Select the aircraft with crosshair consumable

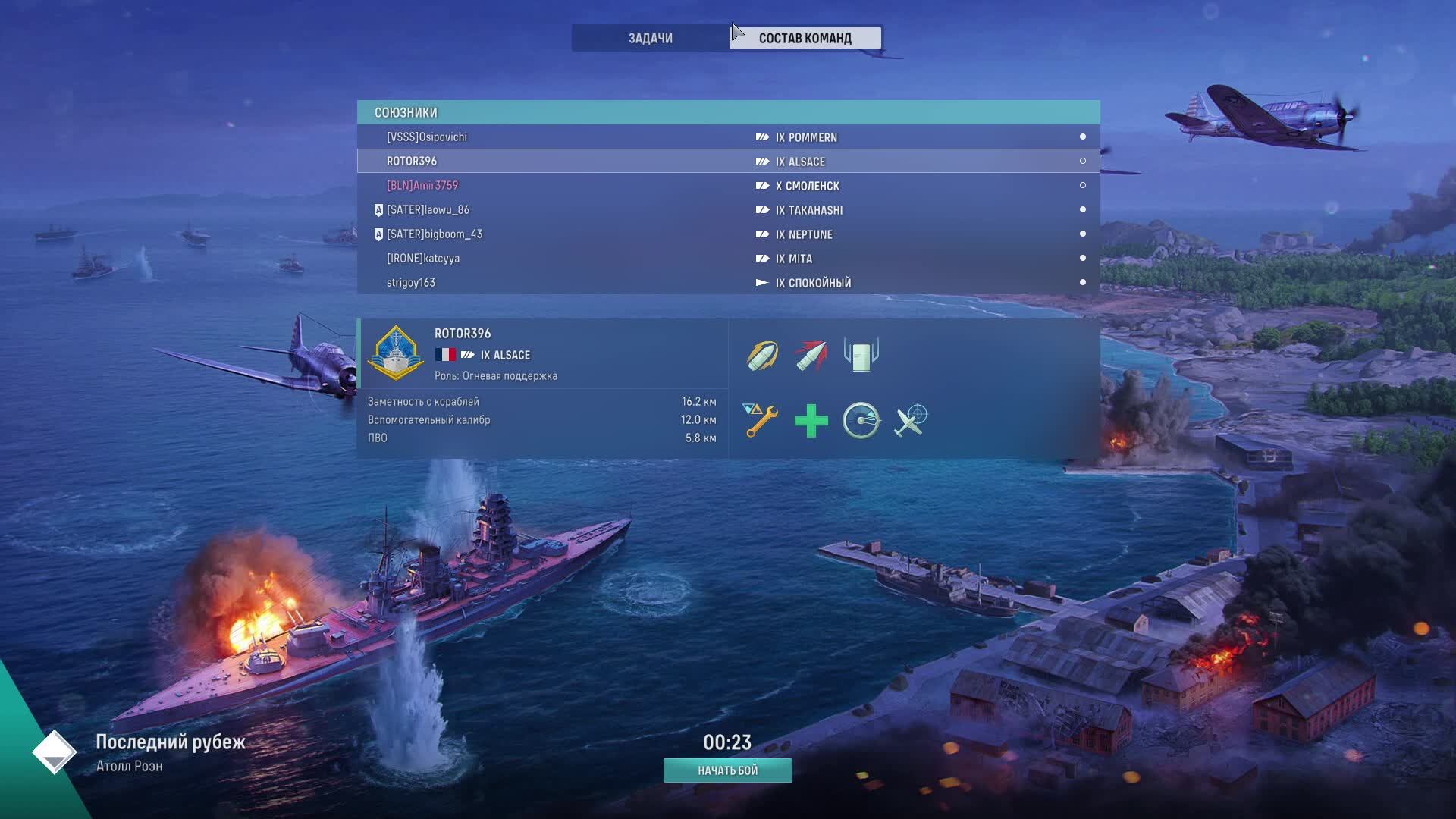click(911, 420)
